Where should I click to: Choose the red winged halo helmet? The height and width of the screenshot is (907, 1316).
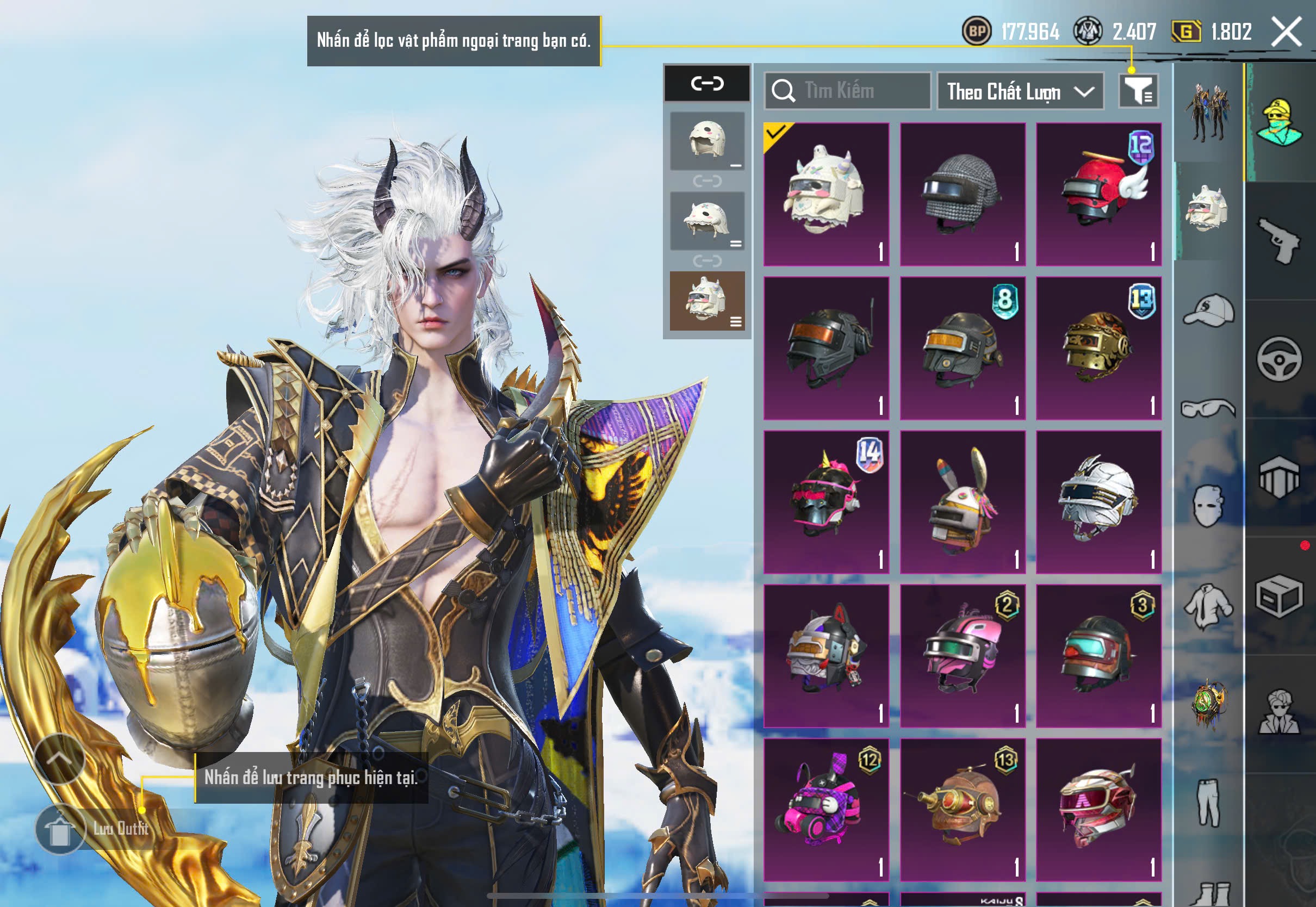pos(1098,194)
